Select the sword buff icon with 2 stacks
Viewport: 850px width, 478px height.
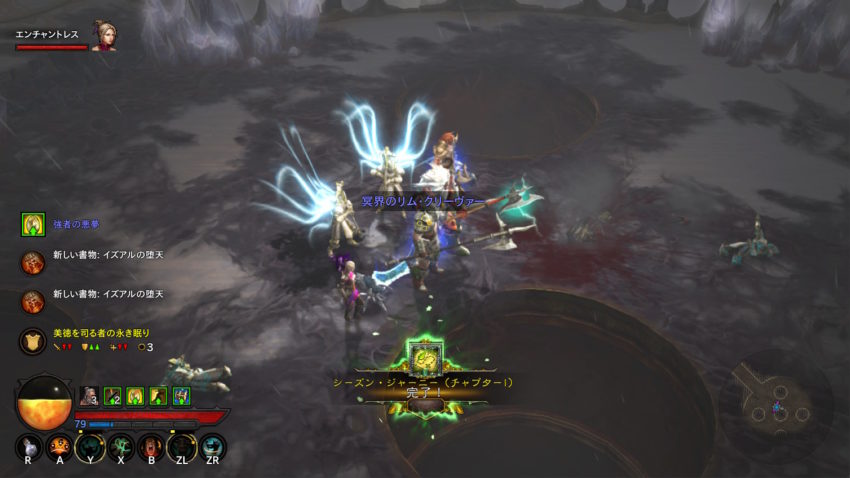pos(112,395)
